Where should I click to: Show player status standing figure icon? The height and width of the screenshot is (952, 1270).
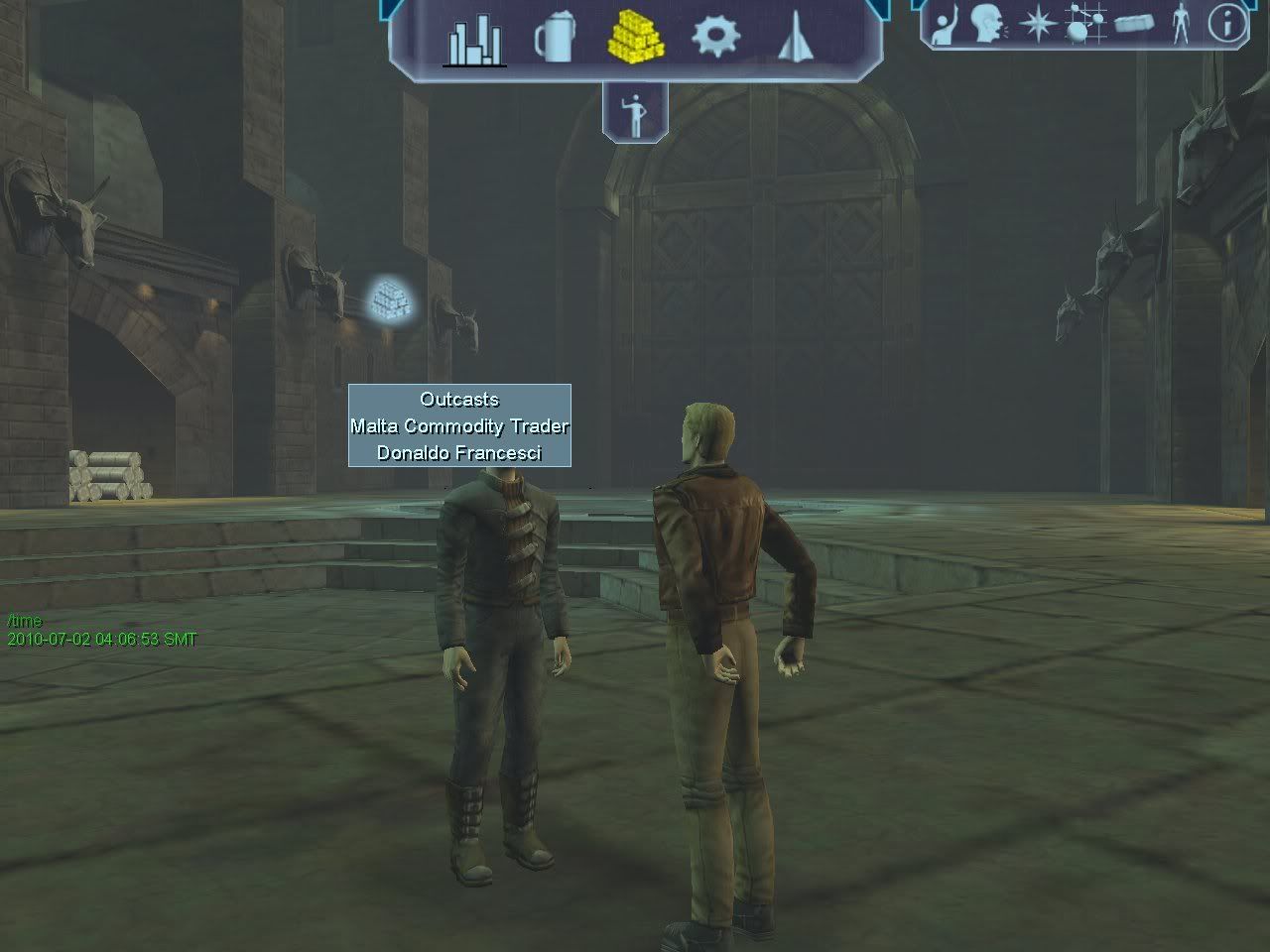coord(1181,23)
